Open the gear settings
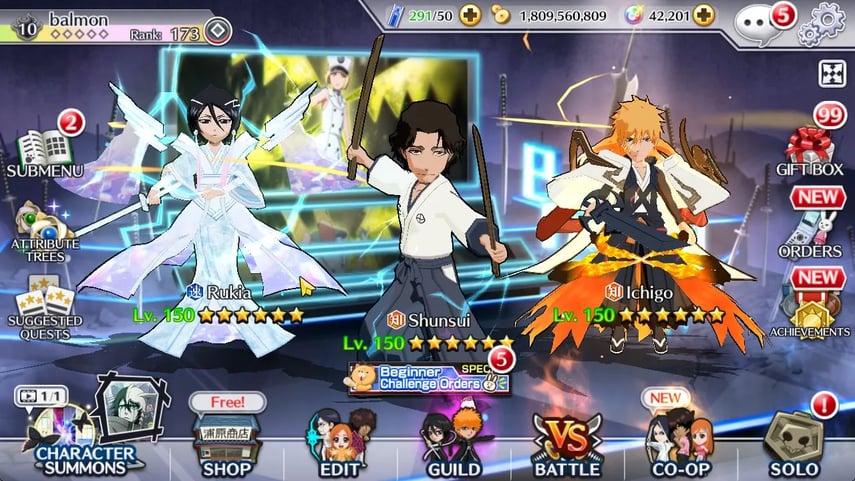The image size is (855, 481). click(828, 18)
